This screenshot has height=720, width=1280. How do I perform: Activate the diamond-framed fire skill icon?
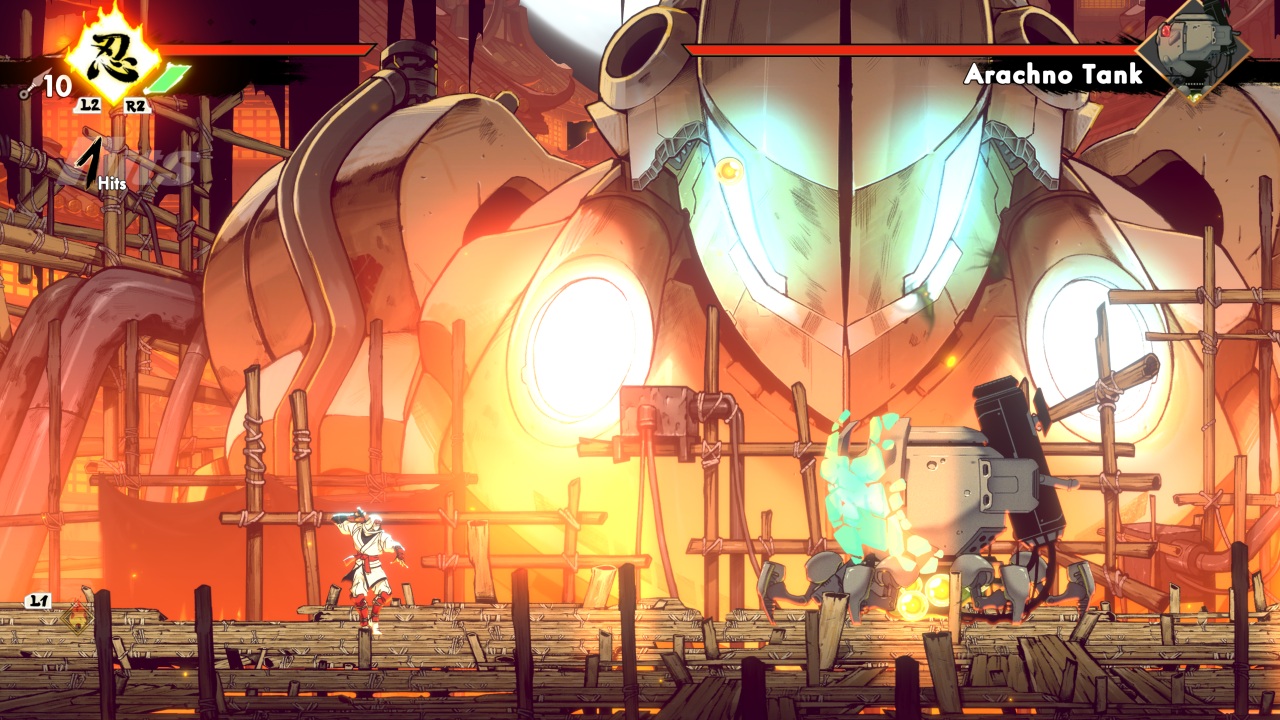[74, 619]
